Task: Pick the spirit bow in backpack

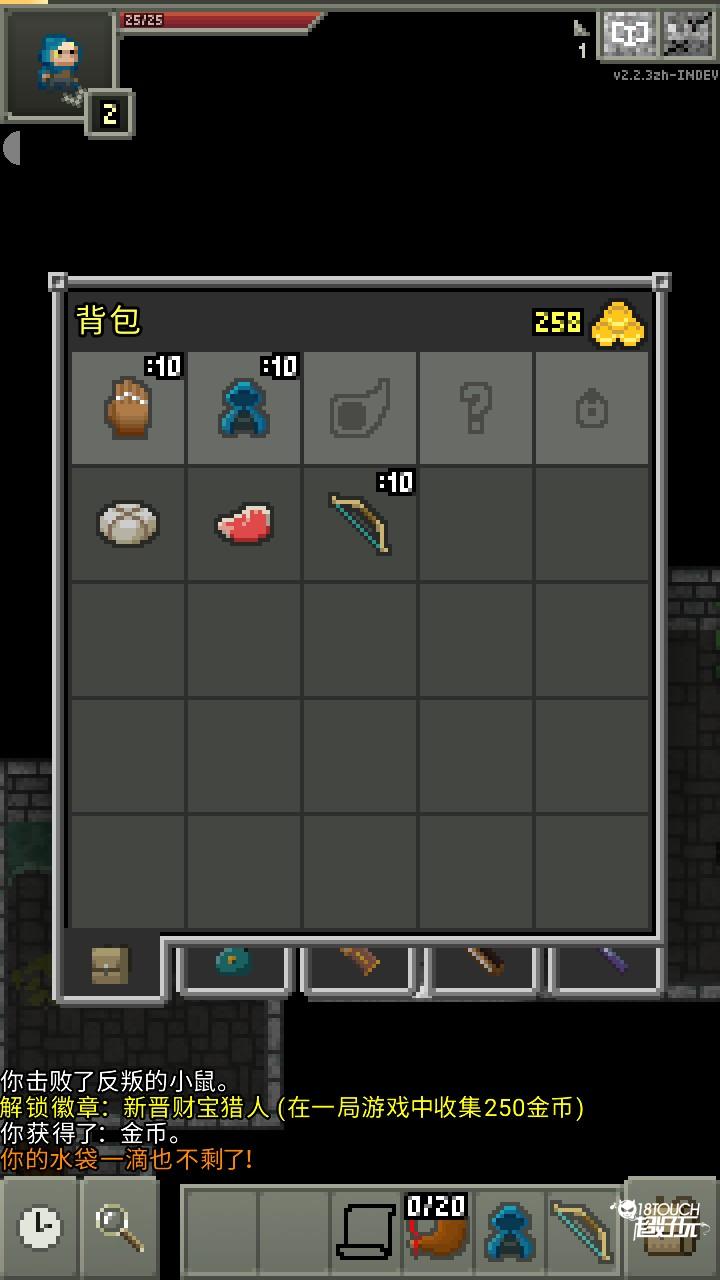Action: pos(360,523)
